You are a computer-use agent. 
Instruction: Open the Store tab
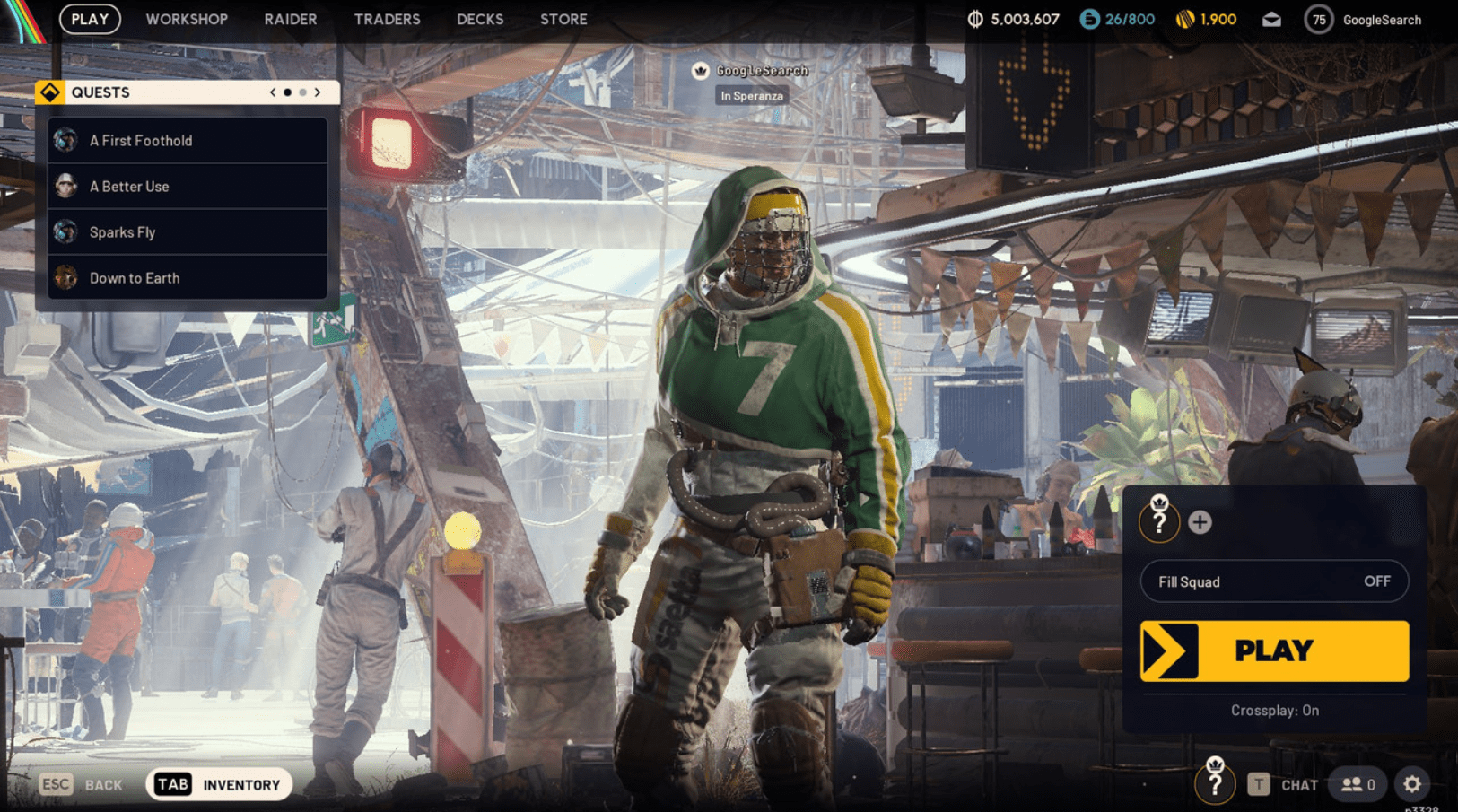click(x=563, y=19)
